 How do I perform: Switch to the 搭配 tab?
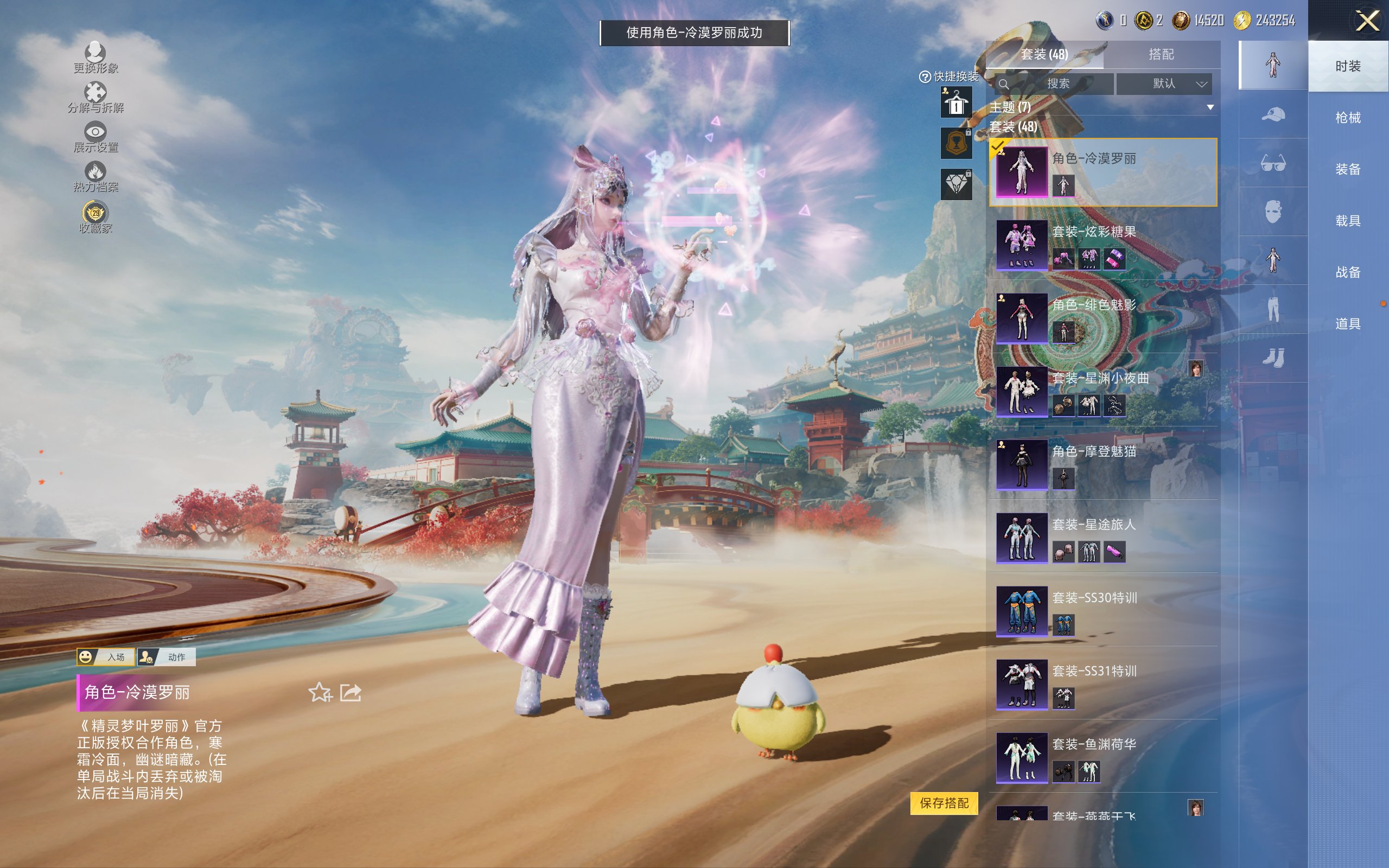coord(1161,55)
